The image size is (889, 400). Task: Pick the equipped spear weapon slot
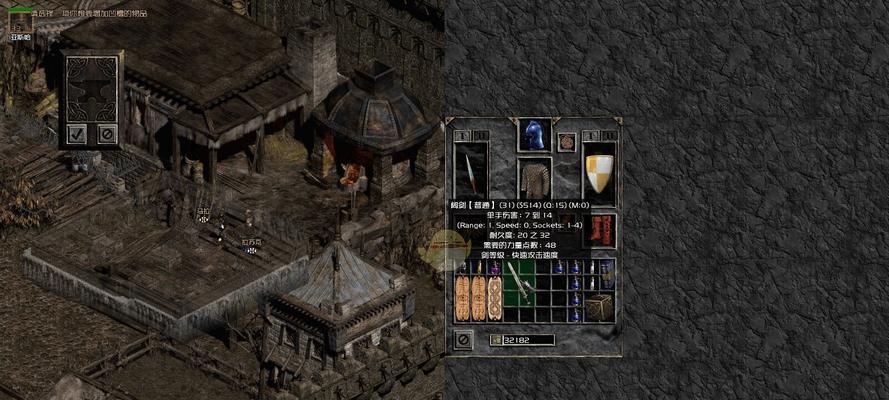pos(470,171)
